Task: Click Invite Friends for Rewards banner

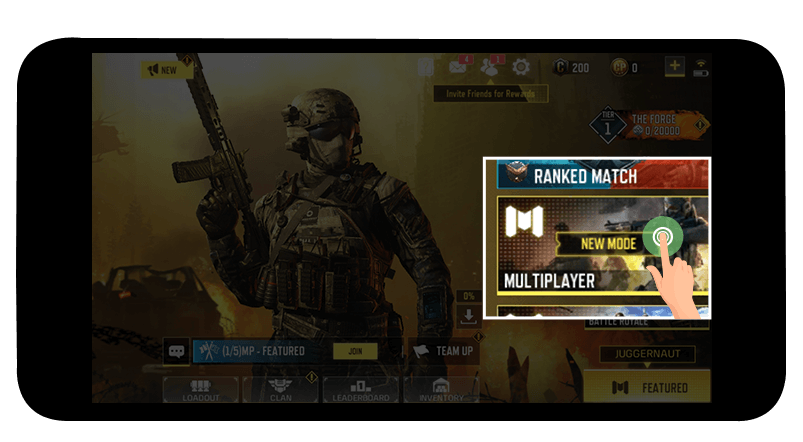Action: 490,94
